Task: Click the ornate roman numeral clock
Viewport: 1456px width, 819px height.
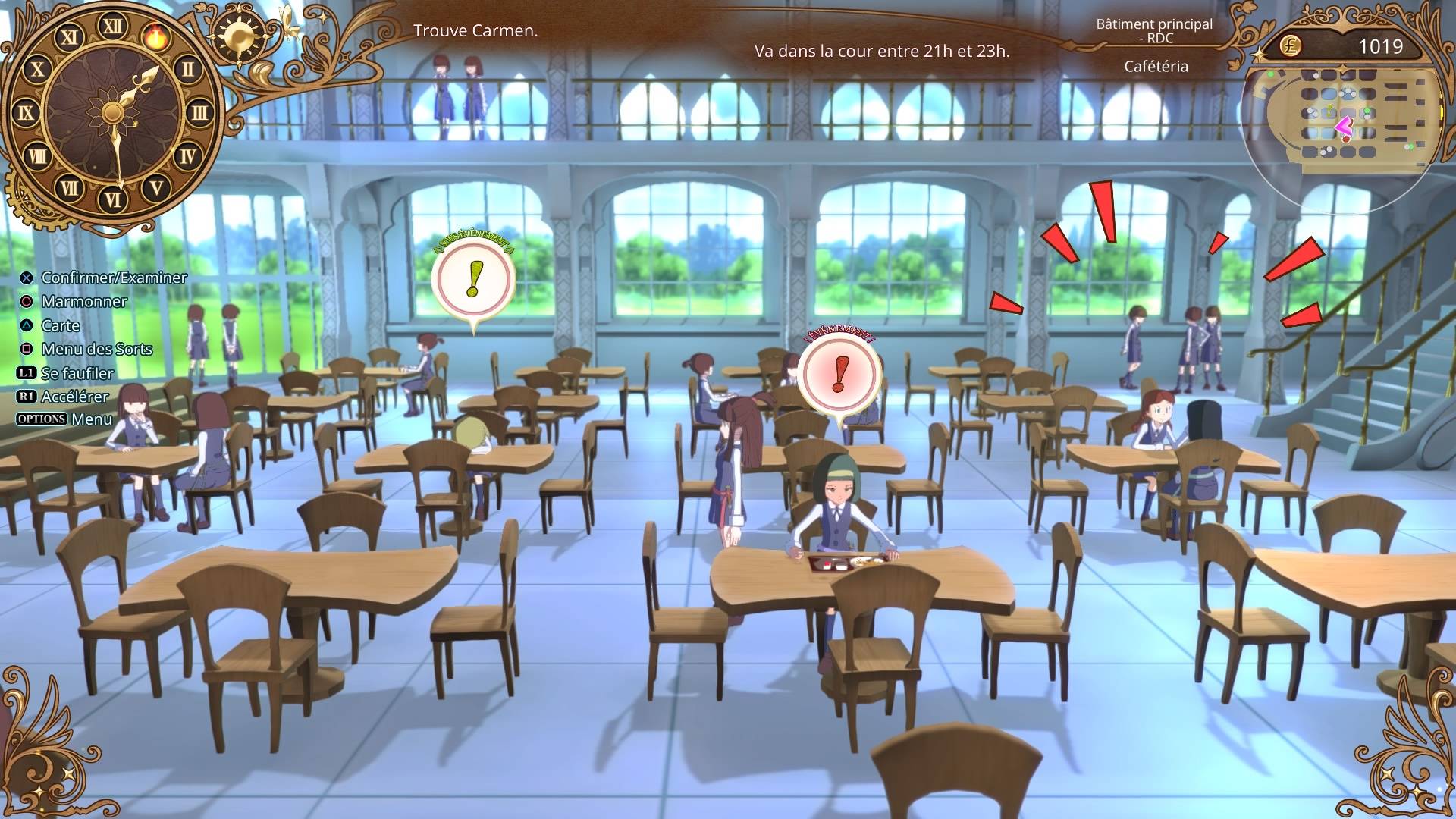Action: (112, 114)
